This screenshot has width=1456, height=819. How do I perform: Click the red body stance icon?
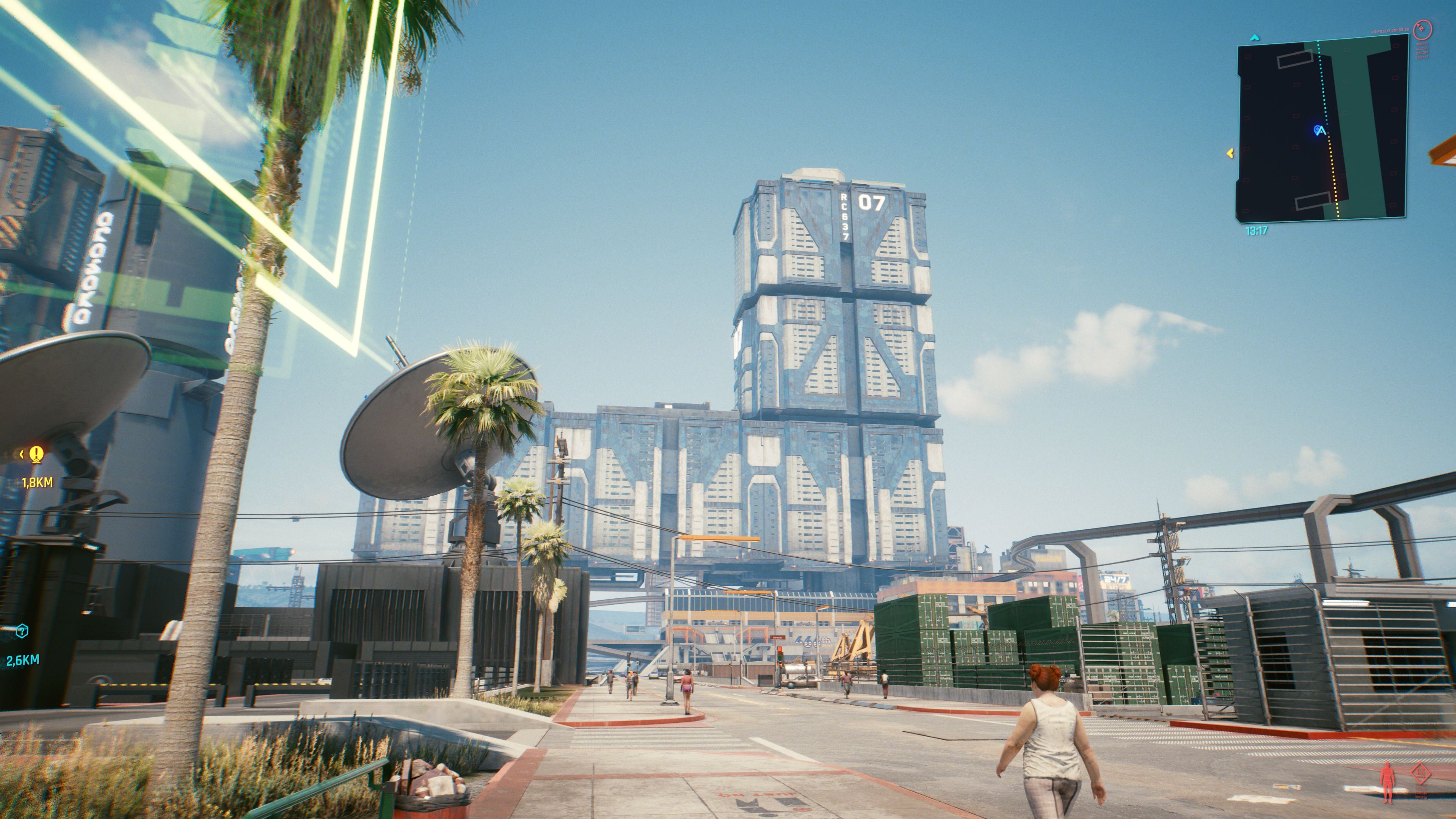1387,782
